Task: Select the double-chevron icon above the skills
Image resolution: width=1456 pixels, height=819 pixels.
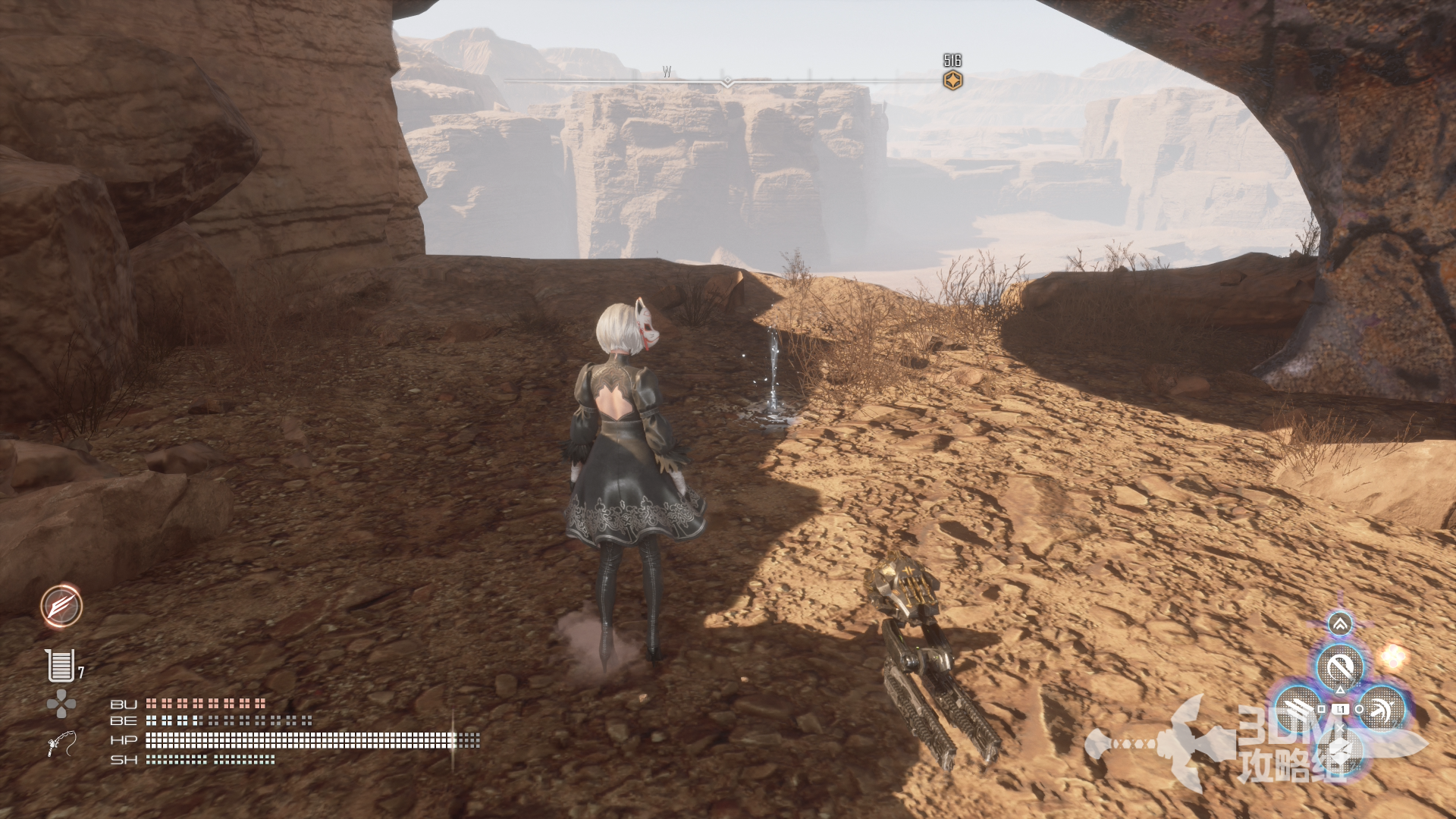Action: [x=1340, y=624]
